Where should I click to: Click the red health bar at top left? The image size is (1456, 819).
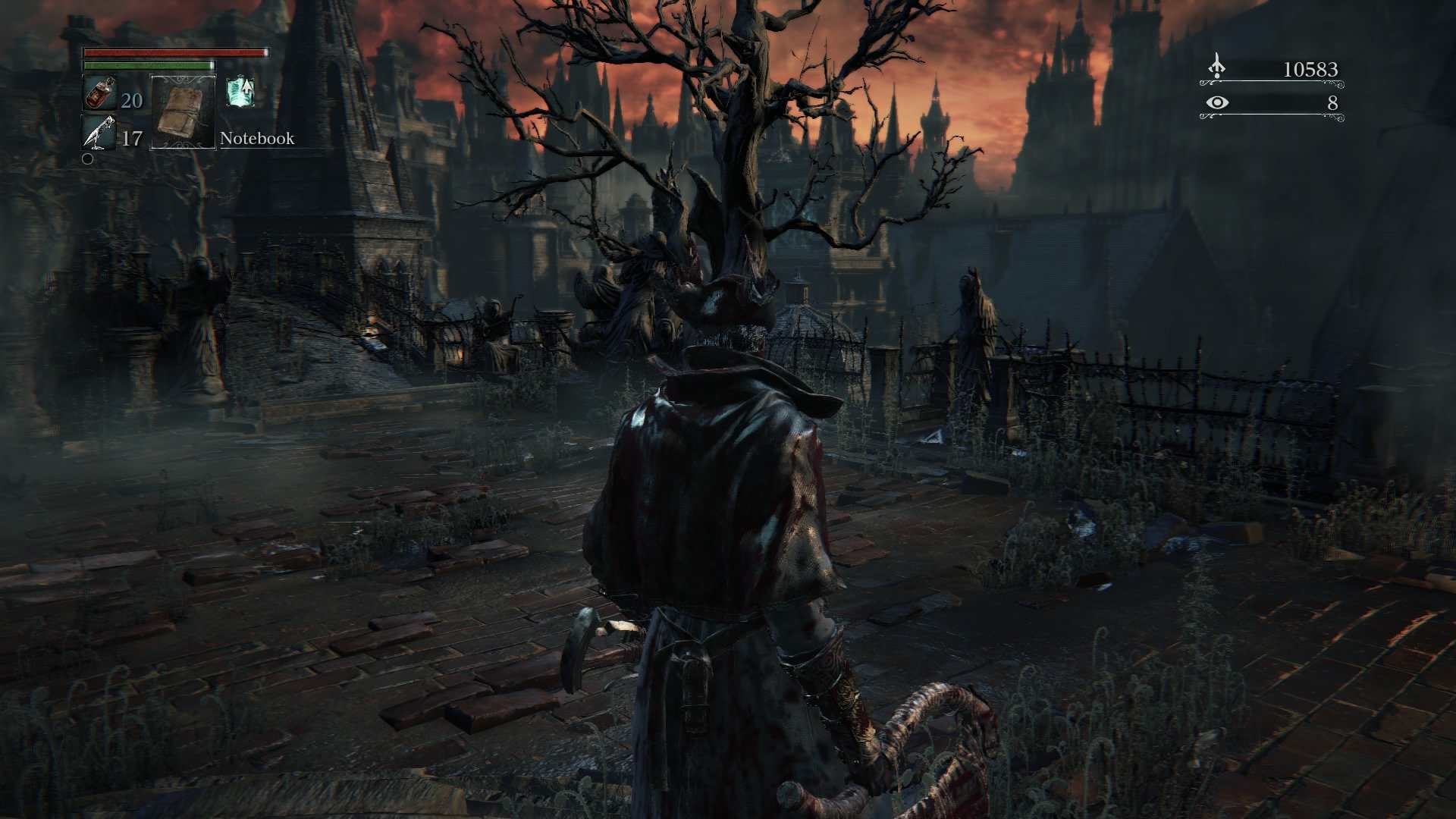tap(174, 52)
